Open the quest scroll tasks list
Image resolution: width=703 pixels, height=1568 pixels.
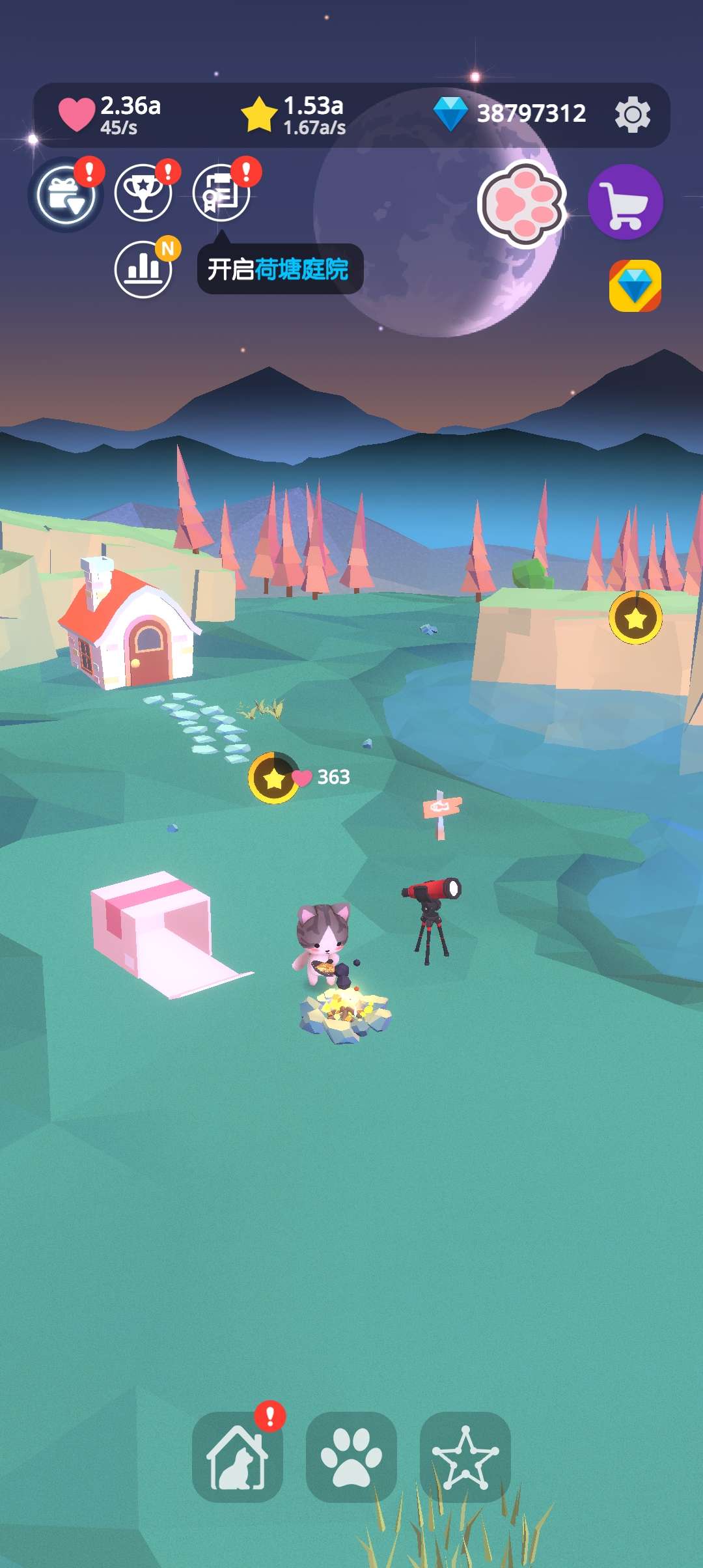click(221, 193)
